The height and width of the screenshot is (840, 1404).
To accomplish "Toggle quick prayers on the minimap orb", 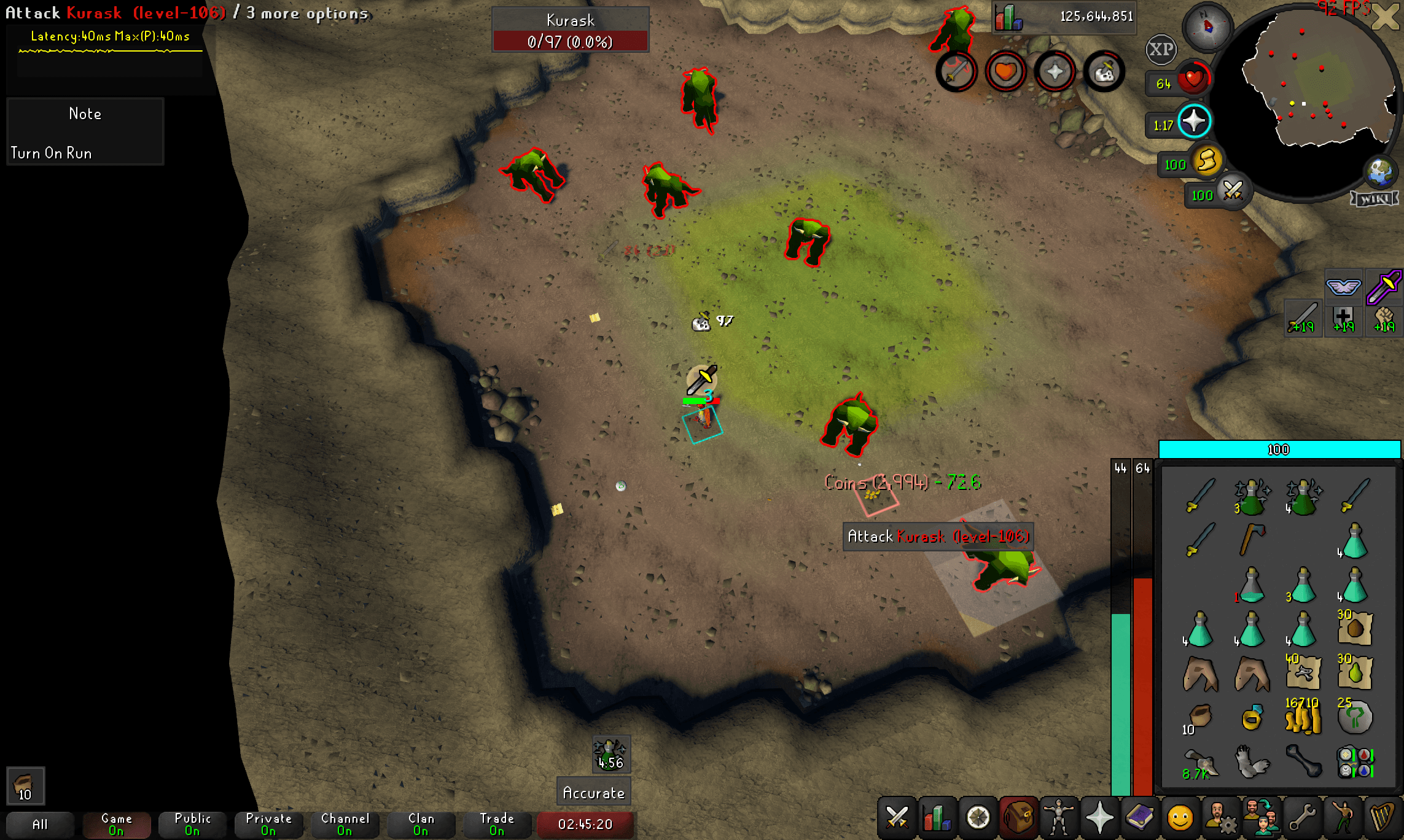I will pyautogui.click(x=1194, y=121).
